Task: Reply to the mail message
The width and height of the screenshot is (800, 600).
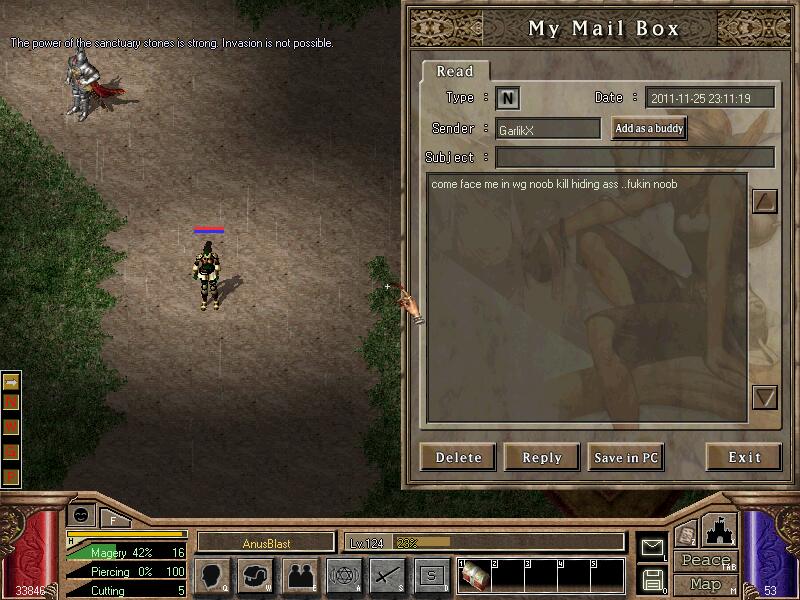Action: click(541, 457)
